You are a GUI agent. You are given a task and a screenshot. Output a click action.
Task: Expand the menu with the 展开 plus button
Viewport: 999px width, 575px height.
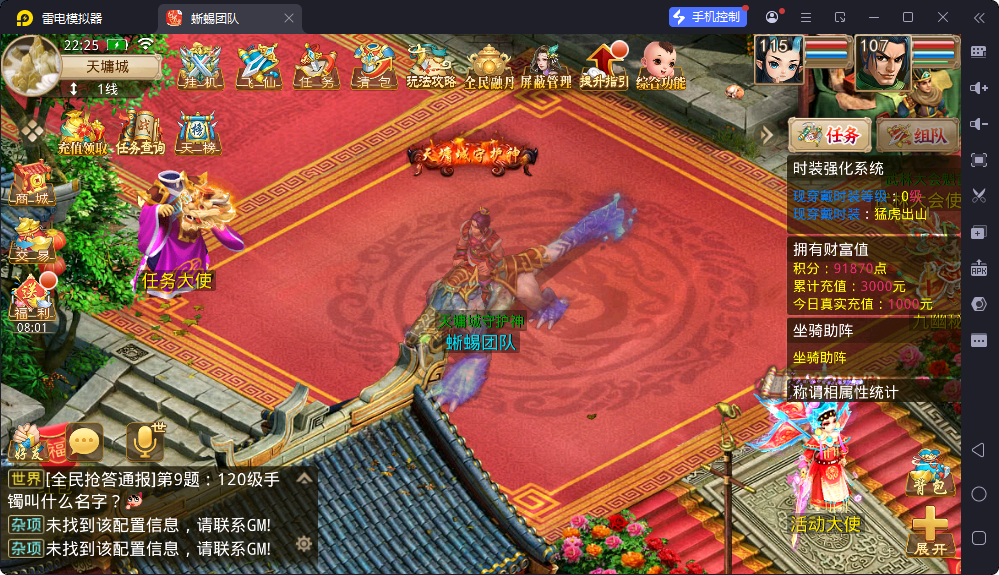coord(929,531)
